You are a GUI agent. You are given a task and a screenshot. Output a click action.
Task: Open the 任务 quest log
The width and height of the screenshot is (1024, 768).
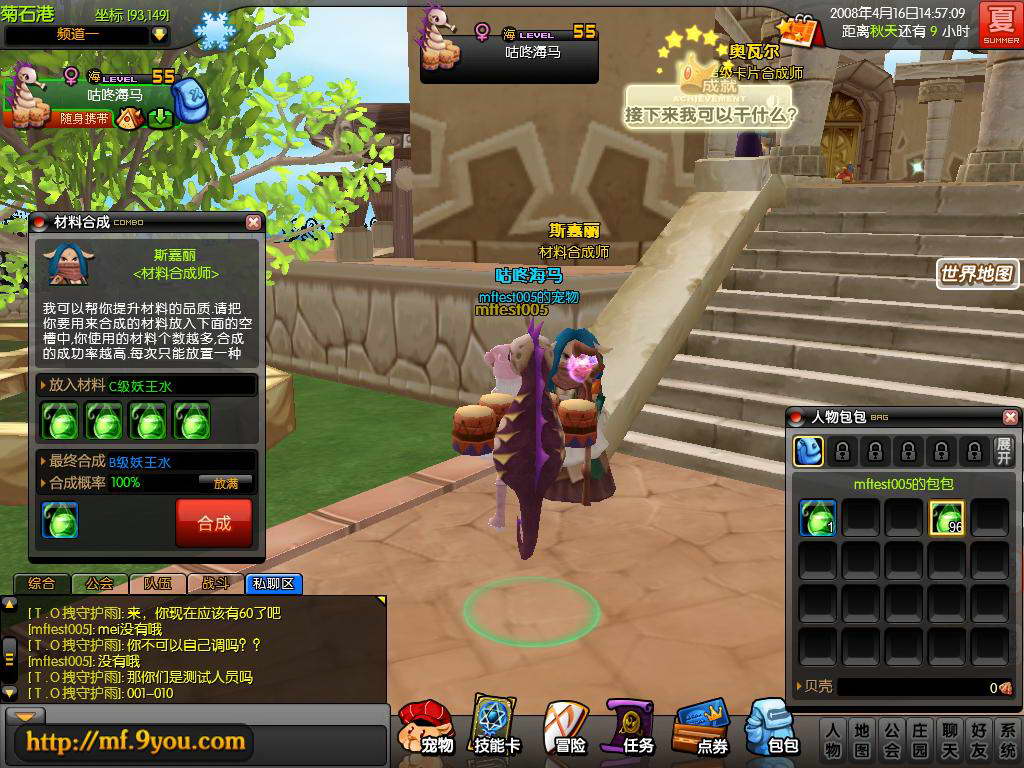[x=633, y=729]
